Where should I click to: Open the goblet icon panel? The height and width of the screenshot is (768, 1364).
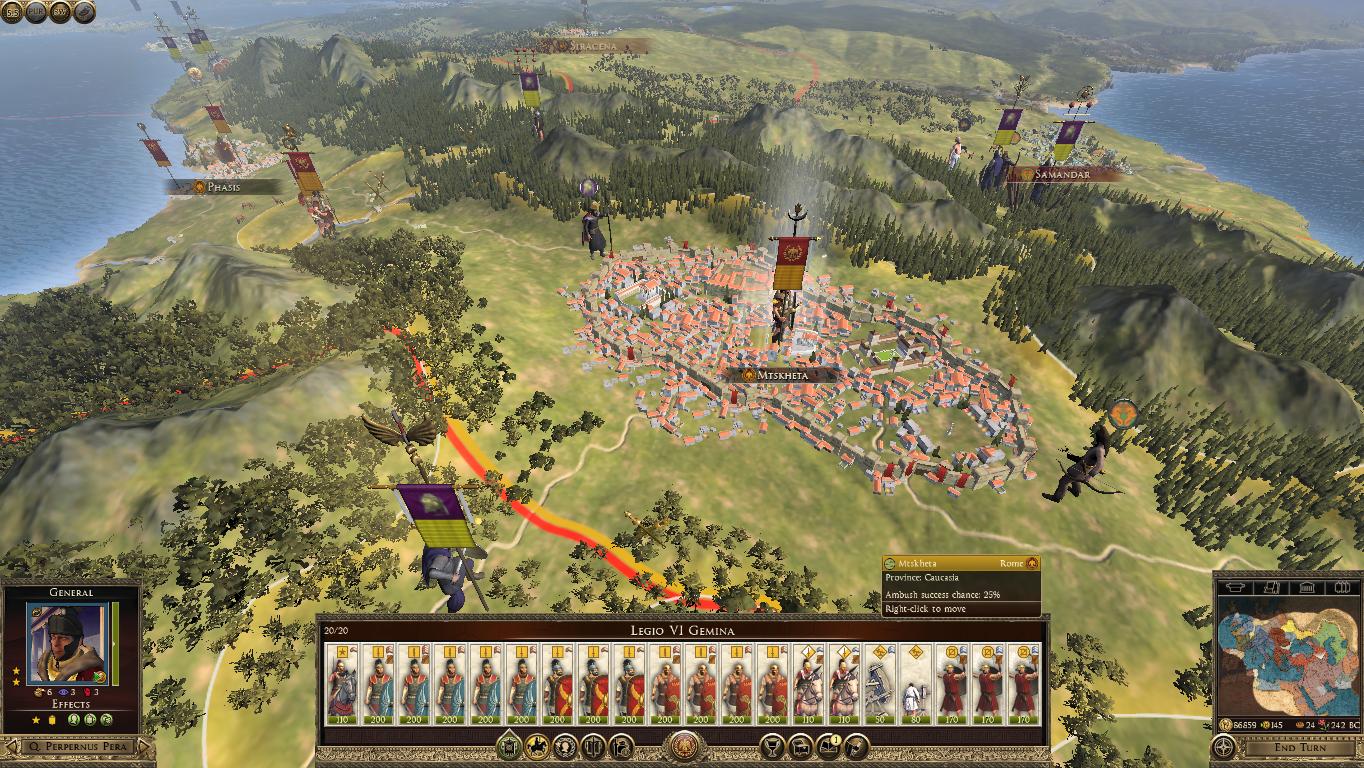pyautogui.click(x=771, y=746)
